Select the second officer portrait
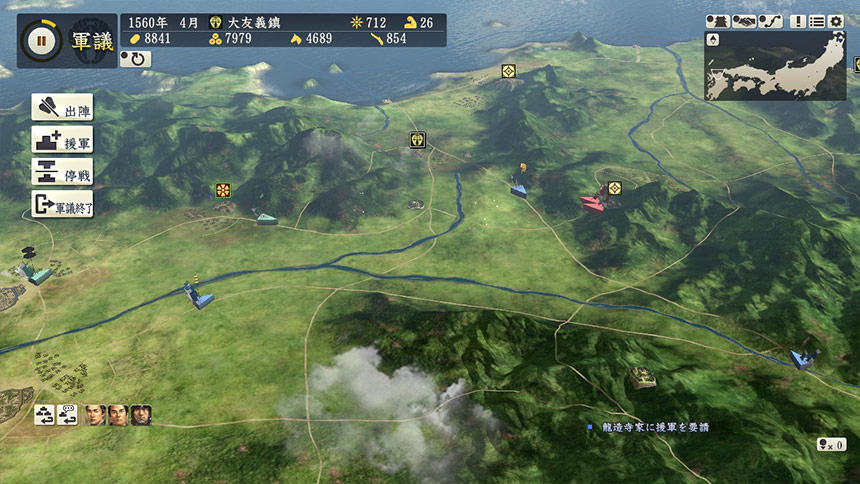 point(118,414)
